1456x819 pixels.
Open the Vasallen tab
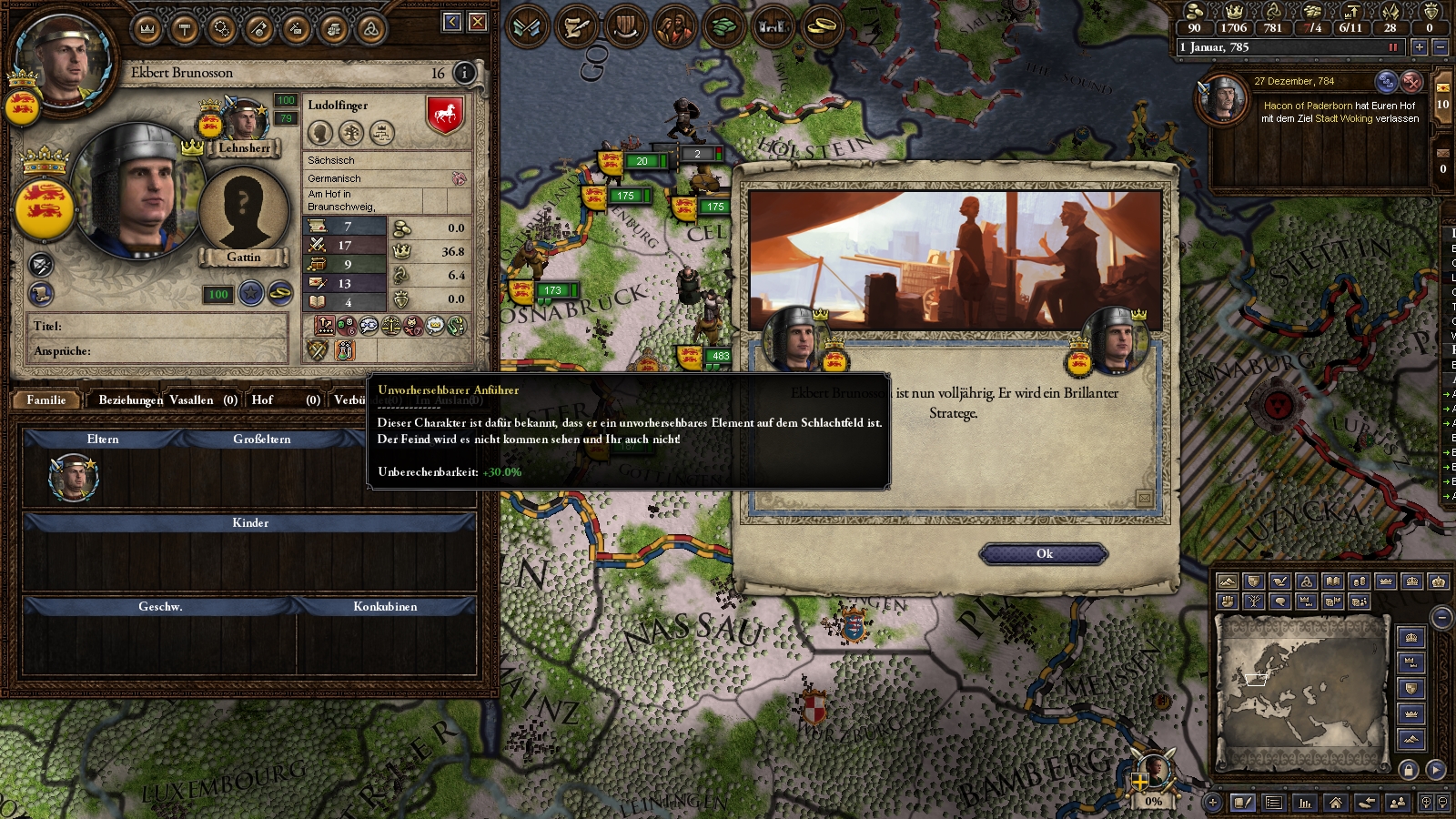coord(191,399)
